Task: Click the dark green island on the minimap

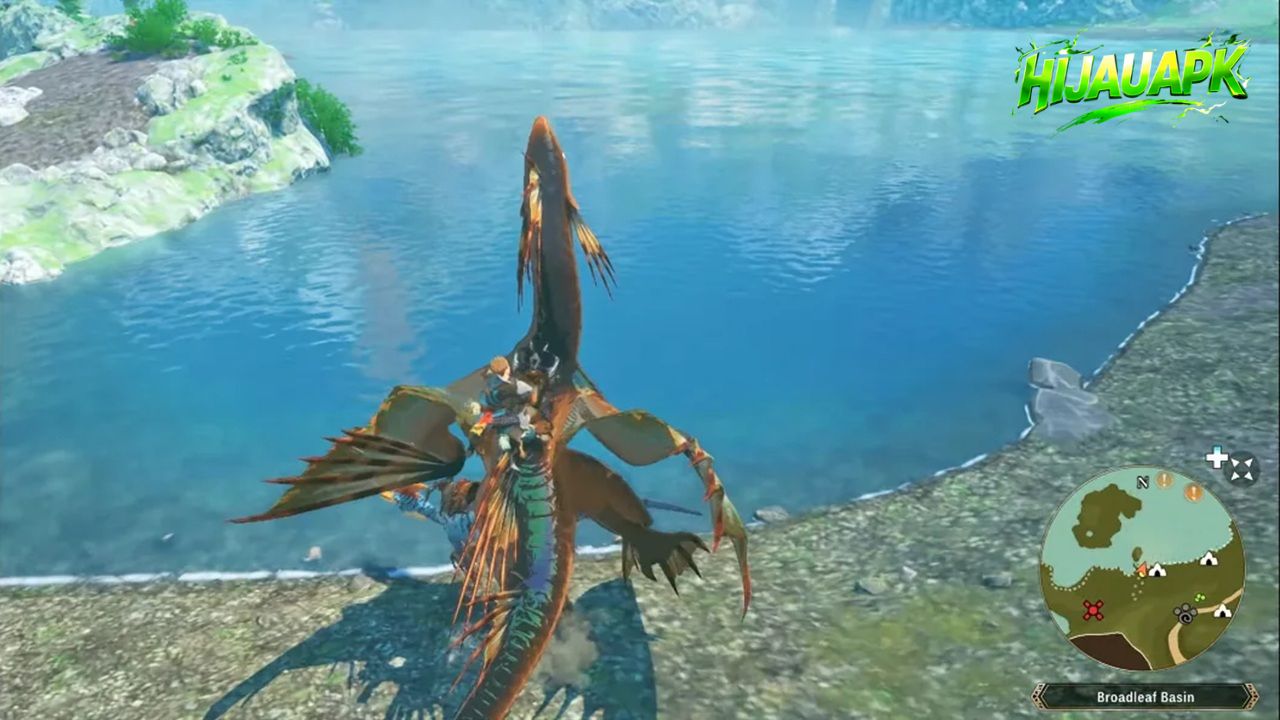Action: 1104,516
